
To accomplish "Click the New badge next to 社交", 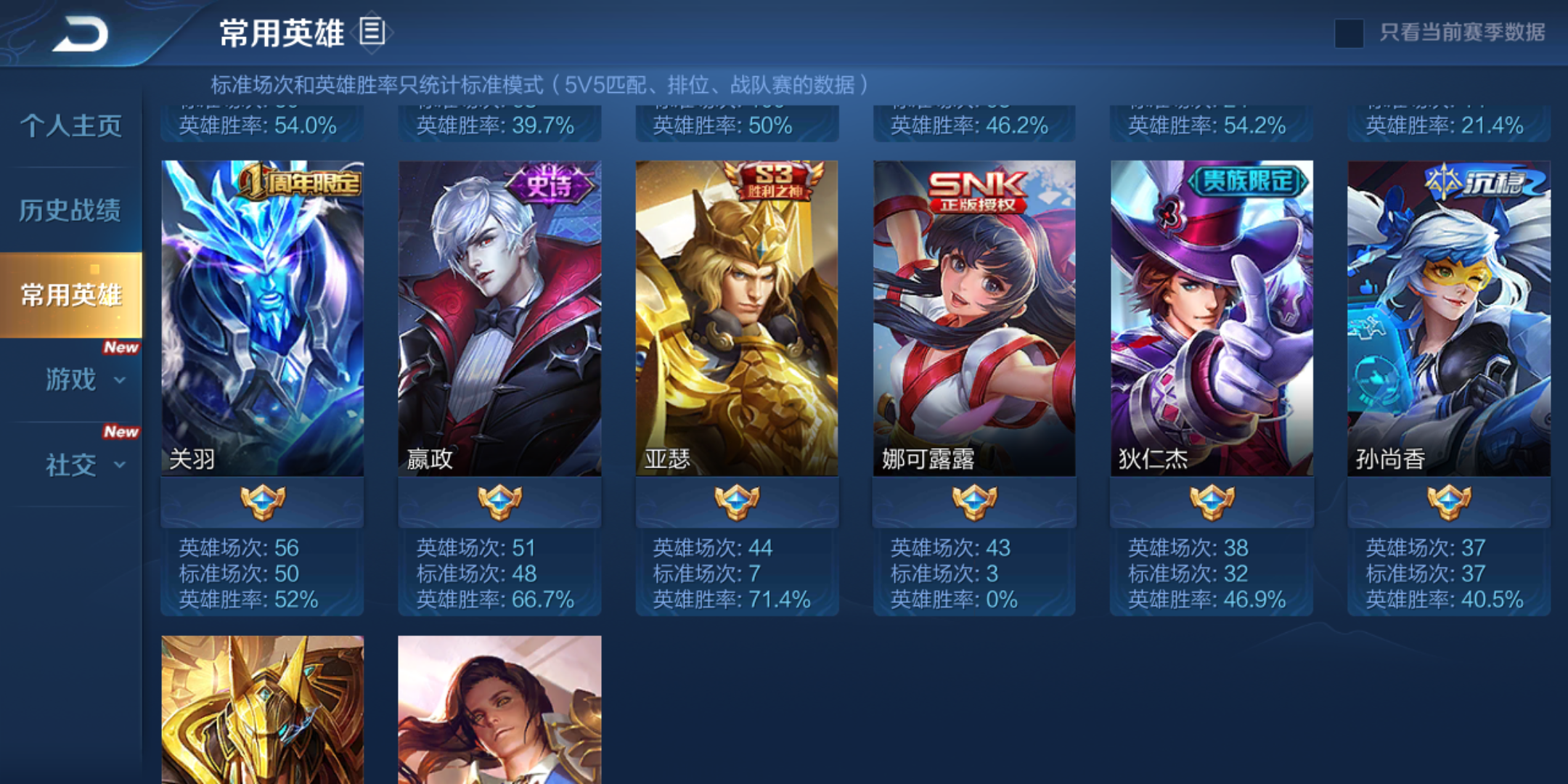I will [x=122, y=432].
